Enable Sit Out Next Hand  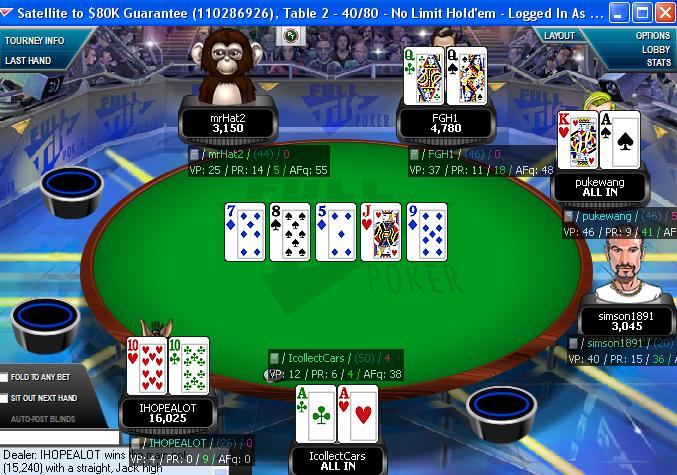tap(6, 397)
